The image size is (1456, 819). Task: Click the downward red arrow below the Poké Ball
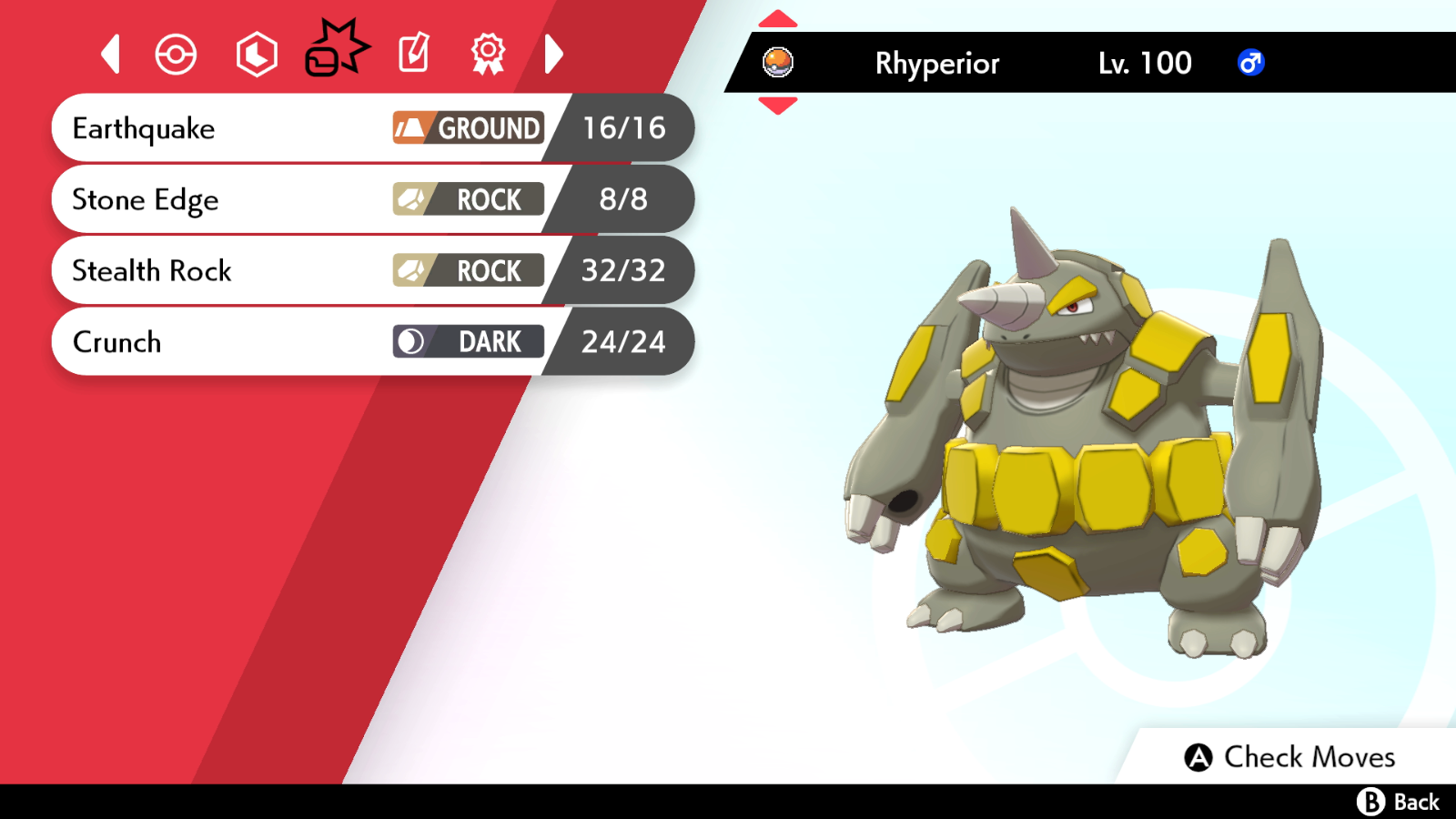(778, 103)
